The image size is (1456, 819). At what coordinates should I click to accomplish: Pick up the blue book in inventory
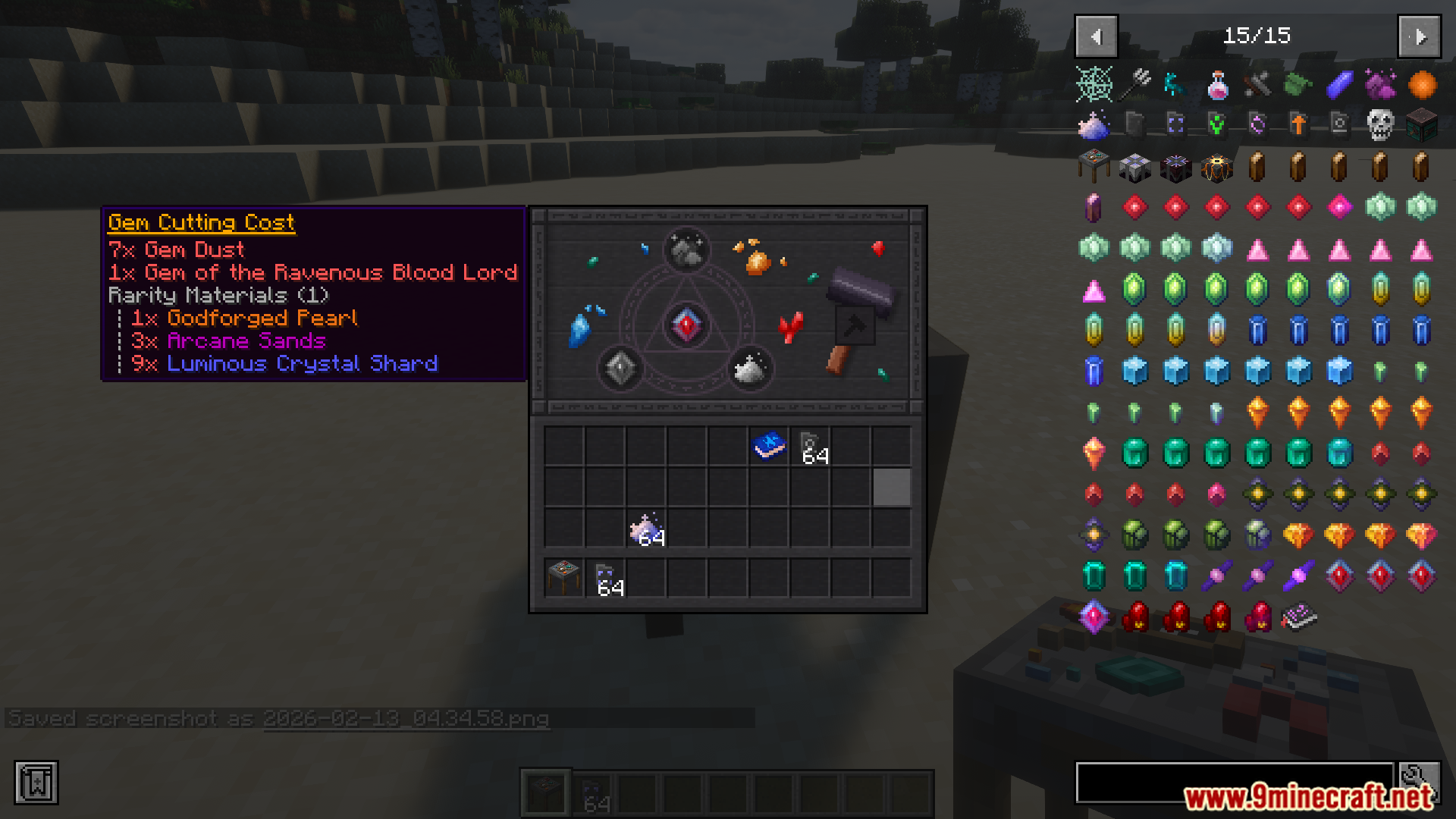(769, 446)
